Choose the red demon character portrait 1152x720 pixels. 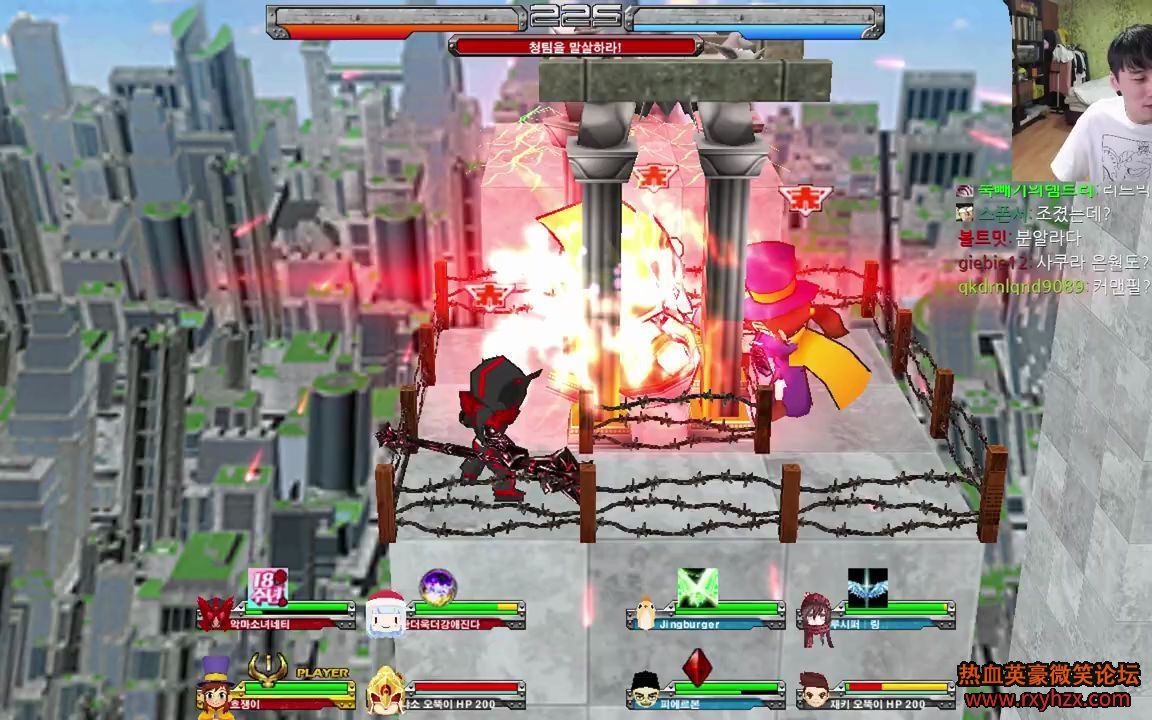(215, 612)
